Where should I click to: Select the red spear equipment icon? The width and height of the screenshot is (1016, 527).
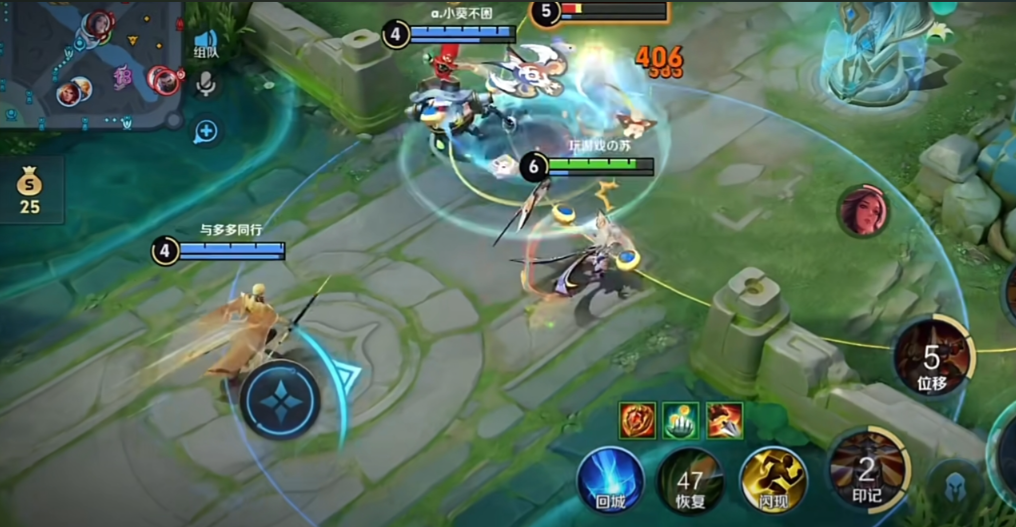(725, 420)
